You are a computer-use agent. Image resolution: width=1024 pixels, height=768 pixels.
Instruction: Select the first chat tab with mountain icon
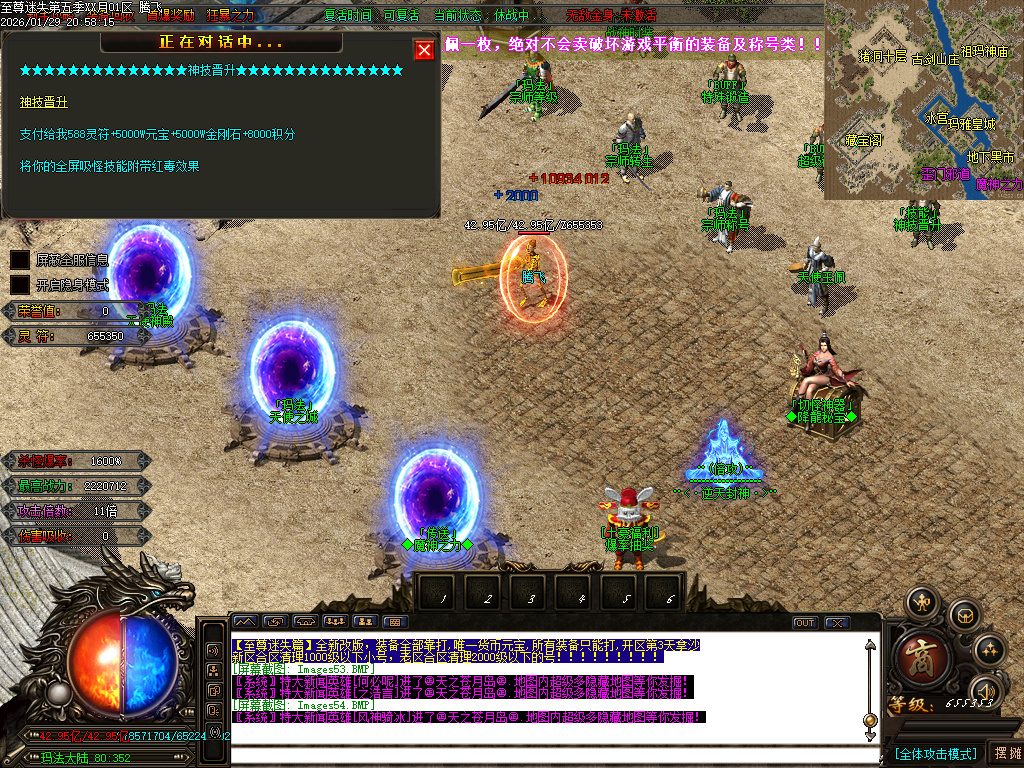pyautogui.click(x=244, y=622)
